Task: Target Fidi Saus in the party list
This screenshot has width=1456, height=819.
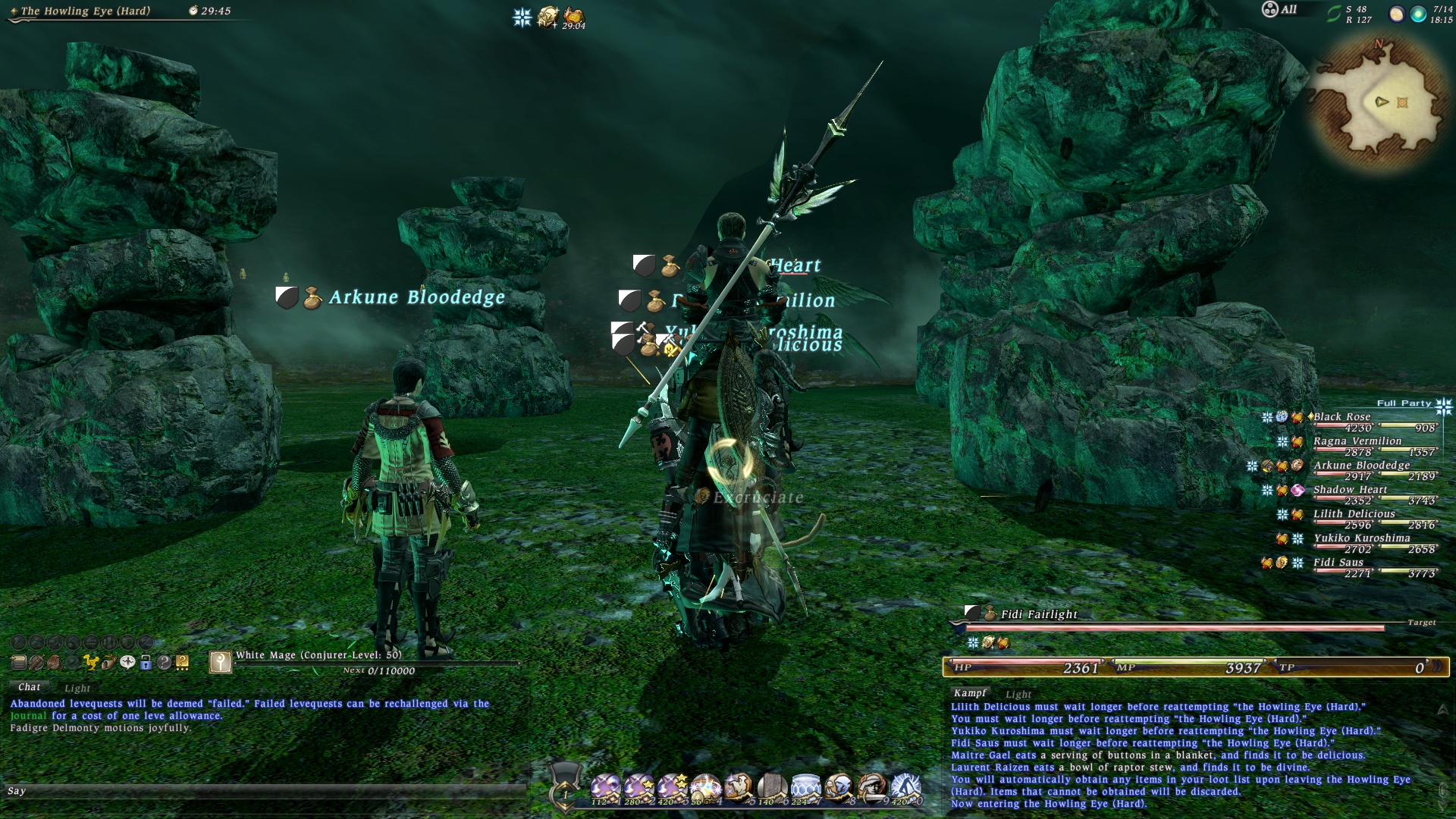Action: [x=1338, y=563]
